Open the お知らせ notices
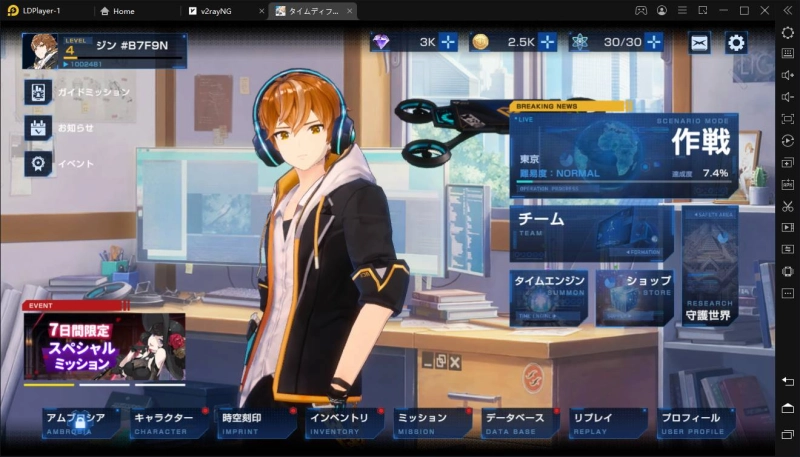 coord(38,128)
